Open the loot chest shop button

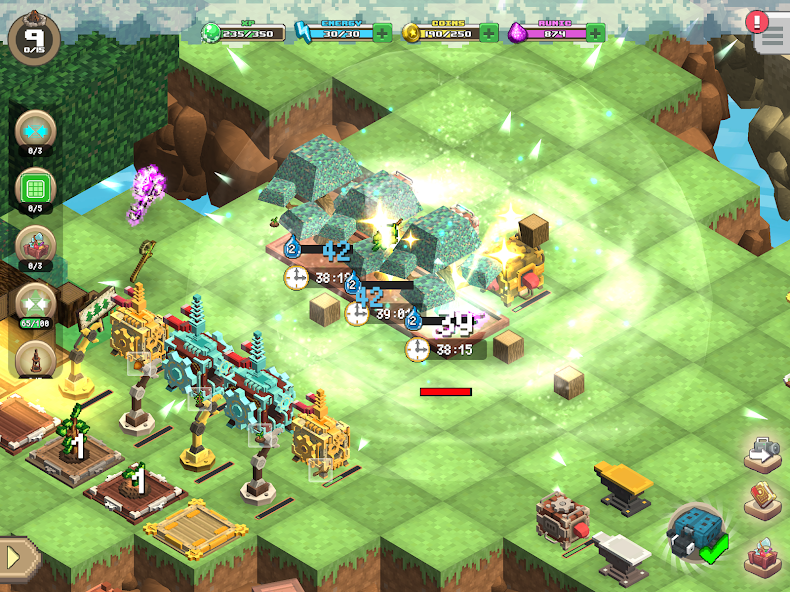763,553
